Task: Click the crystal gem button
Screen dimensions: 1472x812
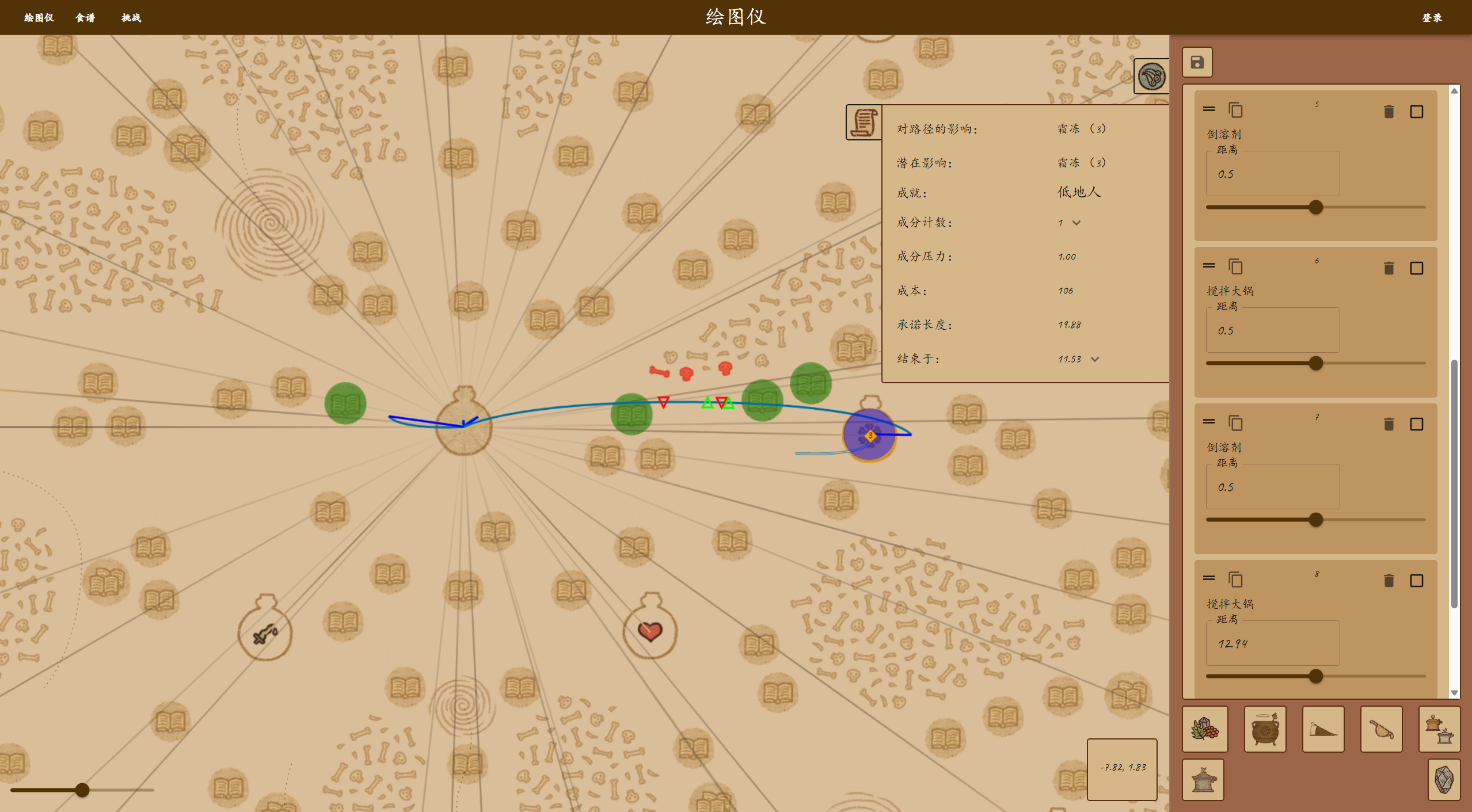Action: pos(1444,780)
